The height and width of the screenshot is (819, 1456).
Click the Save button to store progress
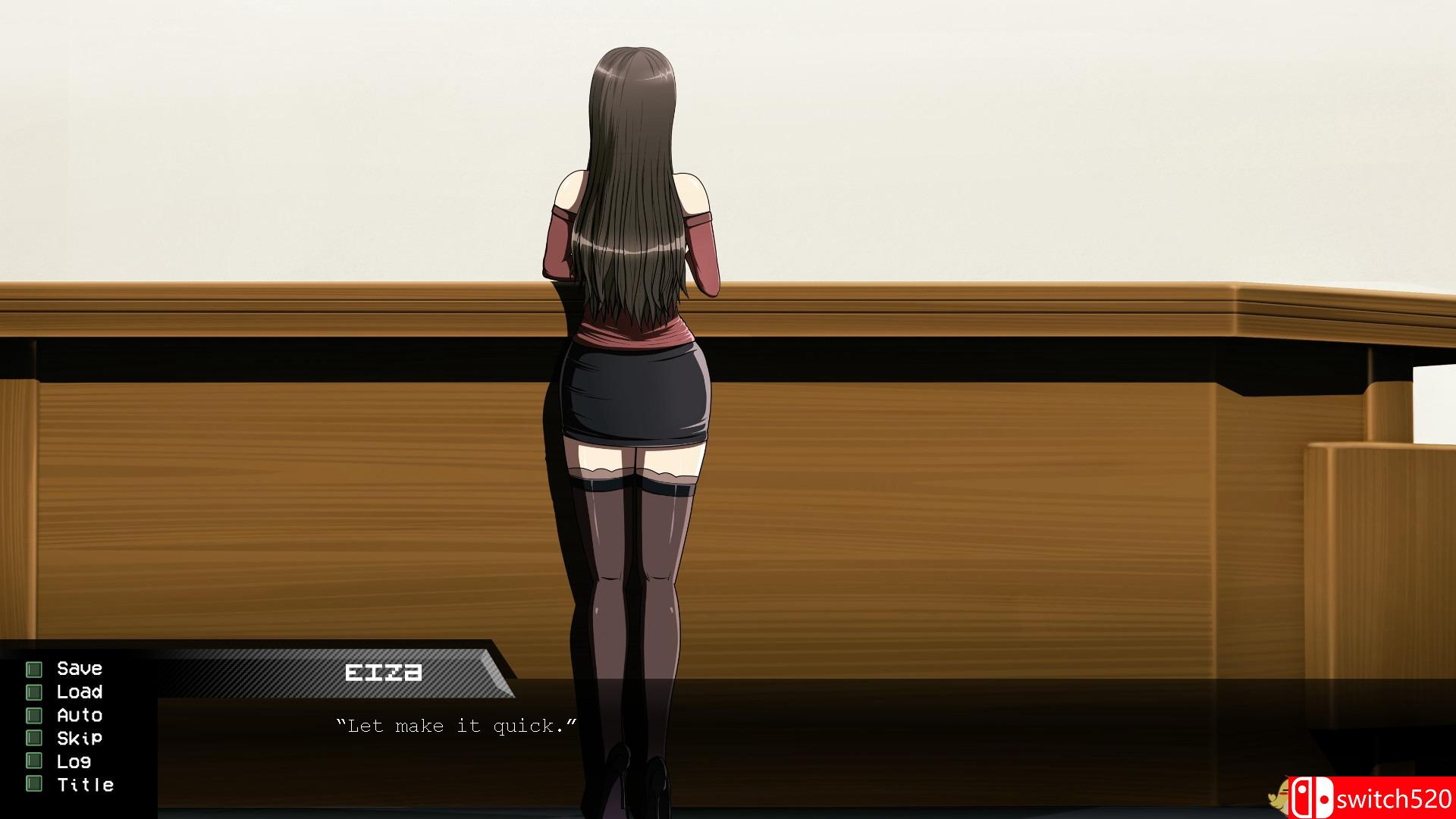click(78, 668)
